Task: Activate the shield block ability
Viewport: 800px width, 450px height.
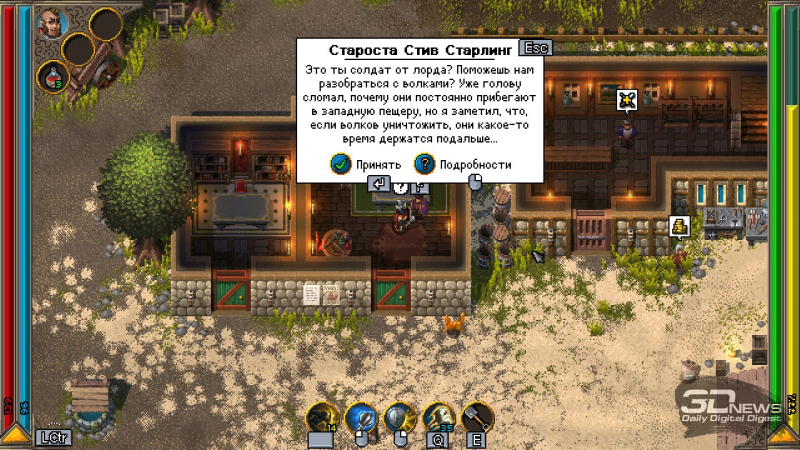Action: tap(400, 418)
